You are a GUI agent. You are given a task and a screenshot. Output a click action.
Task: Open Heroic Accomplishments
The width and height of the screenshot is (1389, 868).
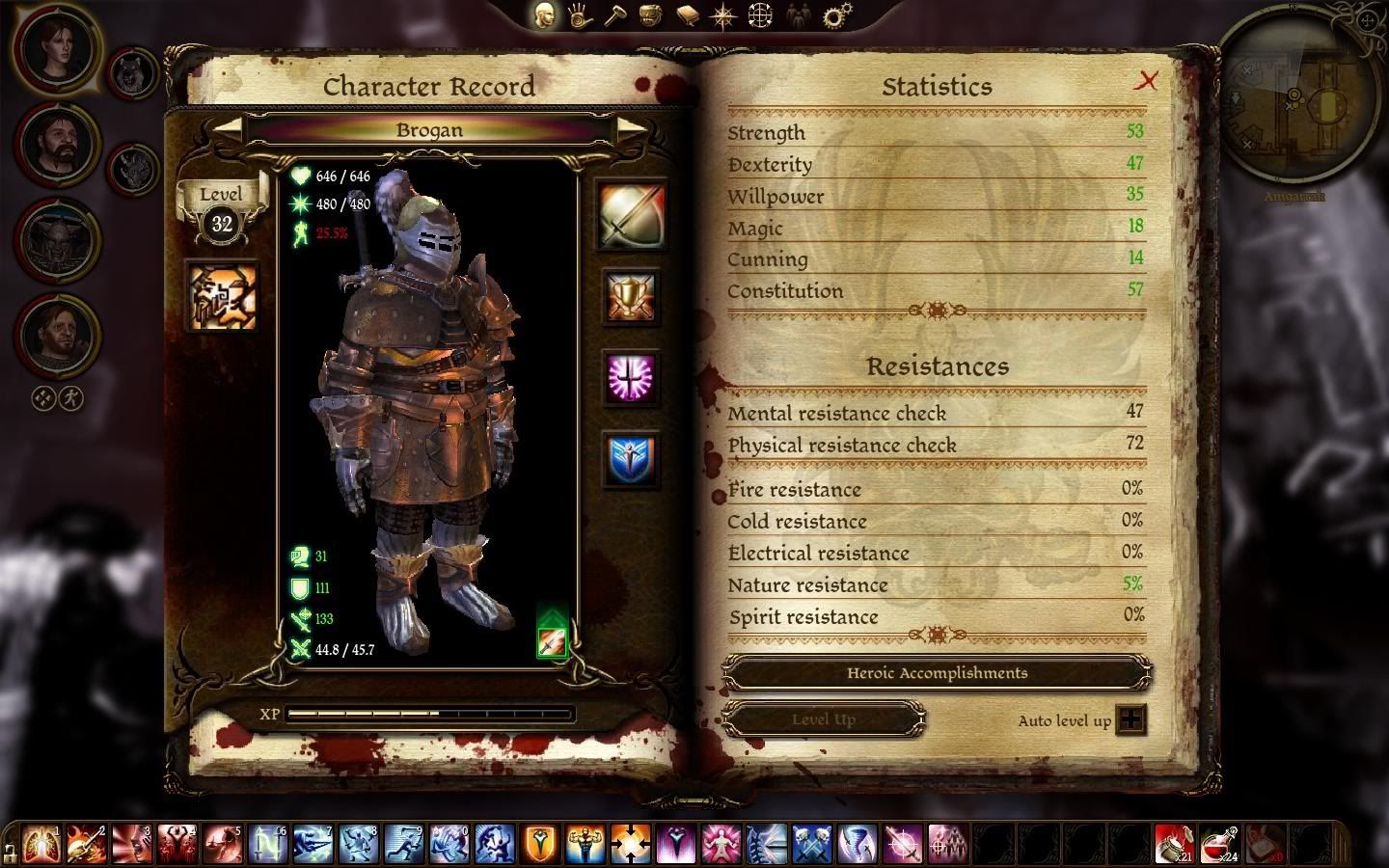(937, 673)
